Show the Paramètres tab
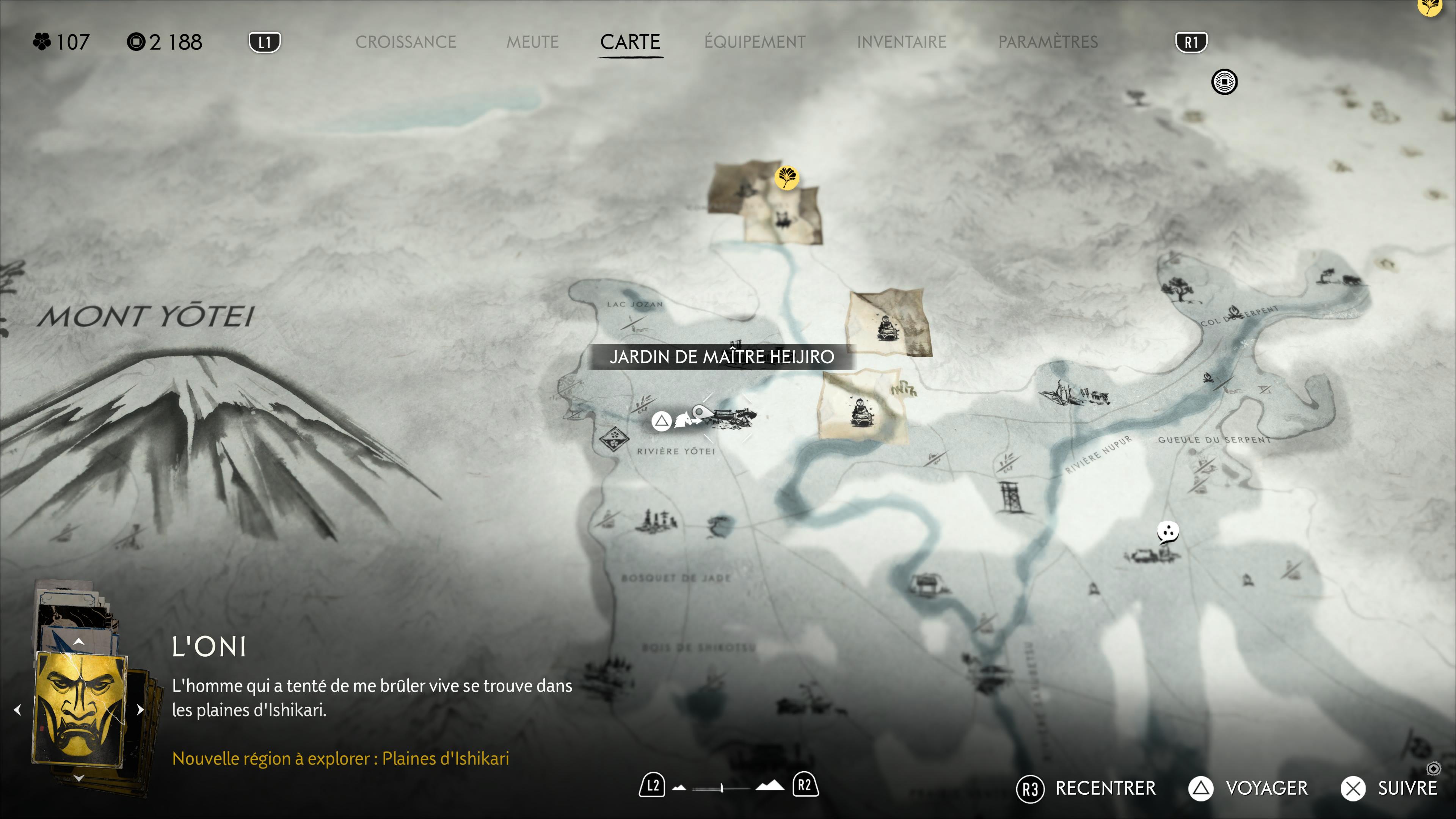 [x=1047, y=42]
